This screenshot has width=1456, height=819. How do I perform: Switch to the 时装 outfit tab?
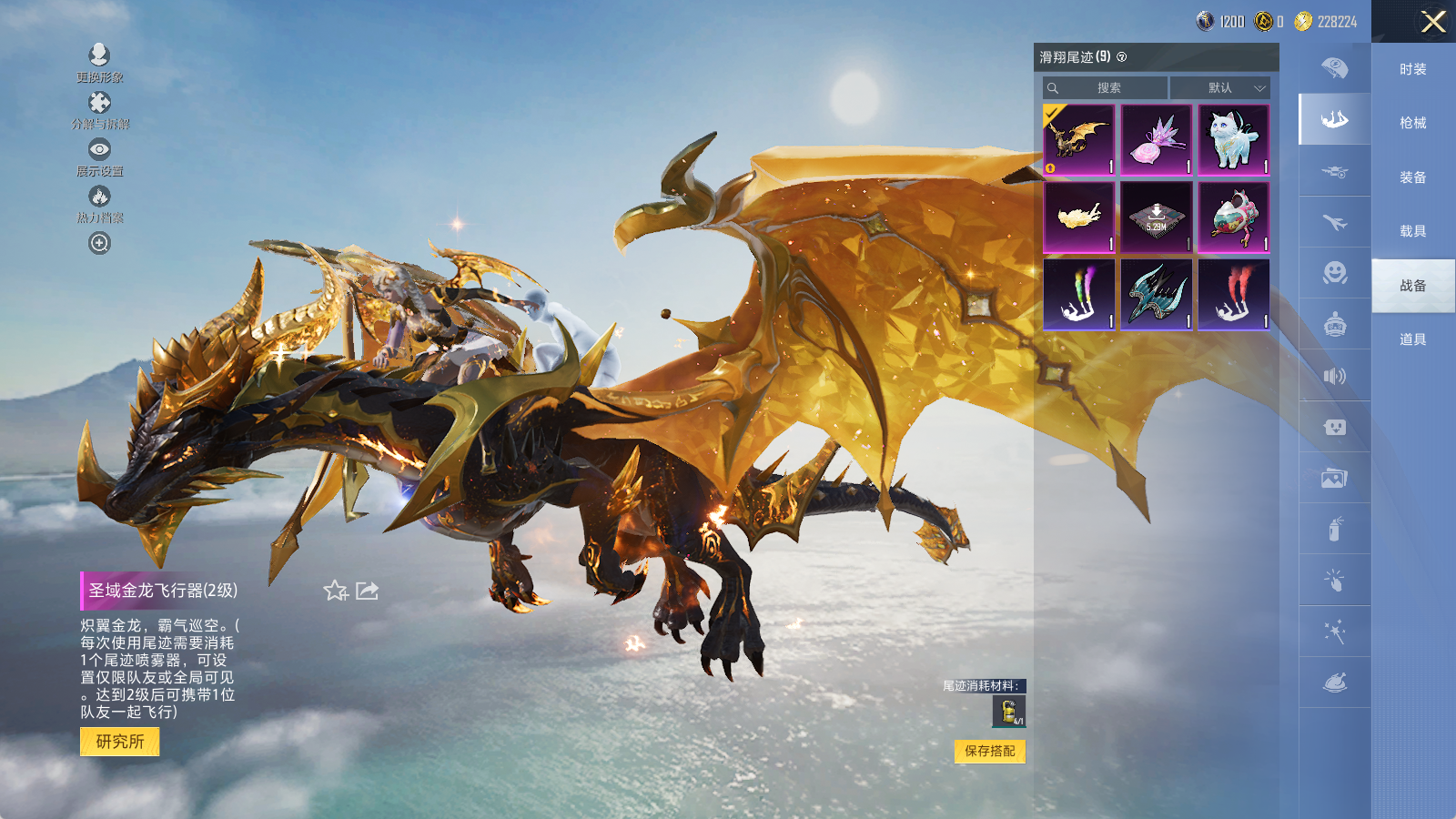tap(1412, 69)
